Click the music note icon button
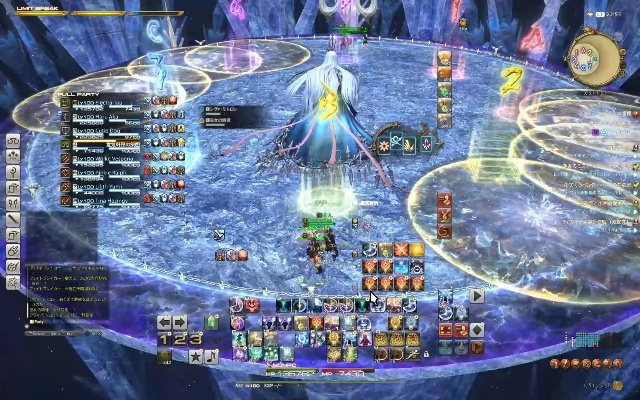 tap(211, 356)
